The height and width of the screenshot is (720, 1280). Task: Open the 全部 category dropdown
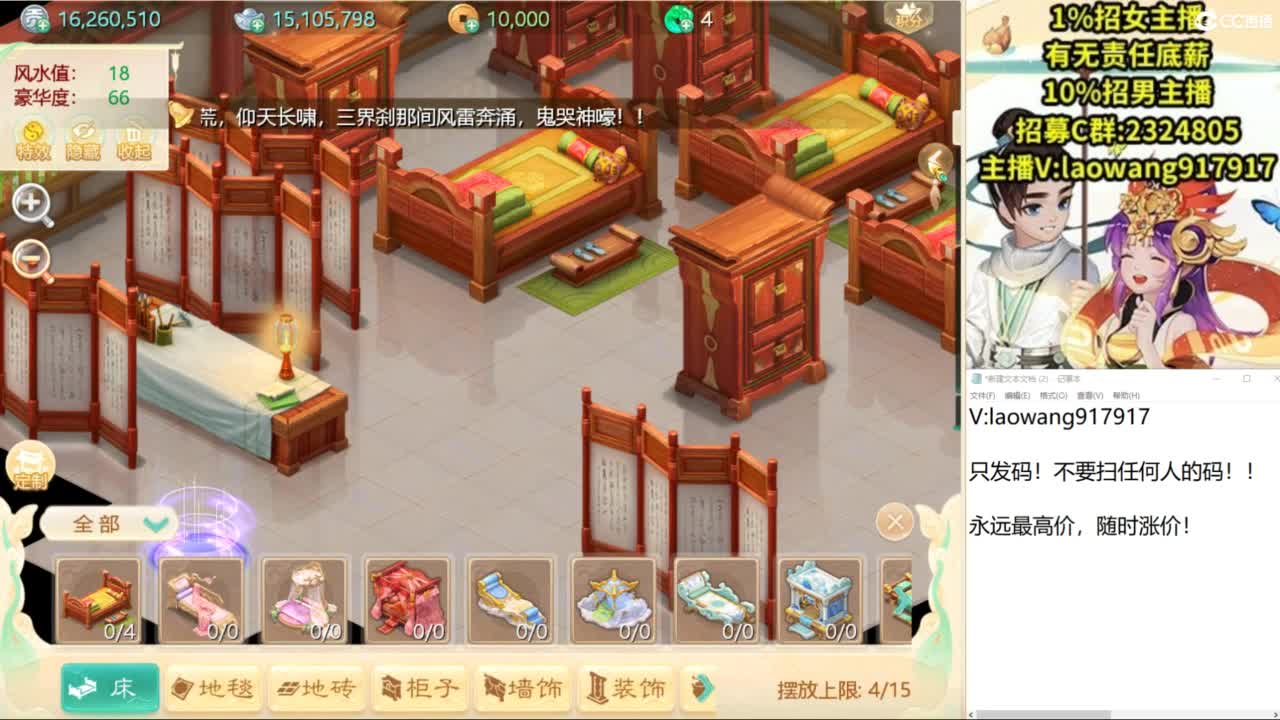point(110,524)
